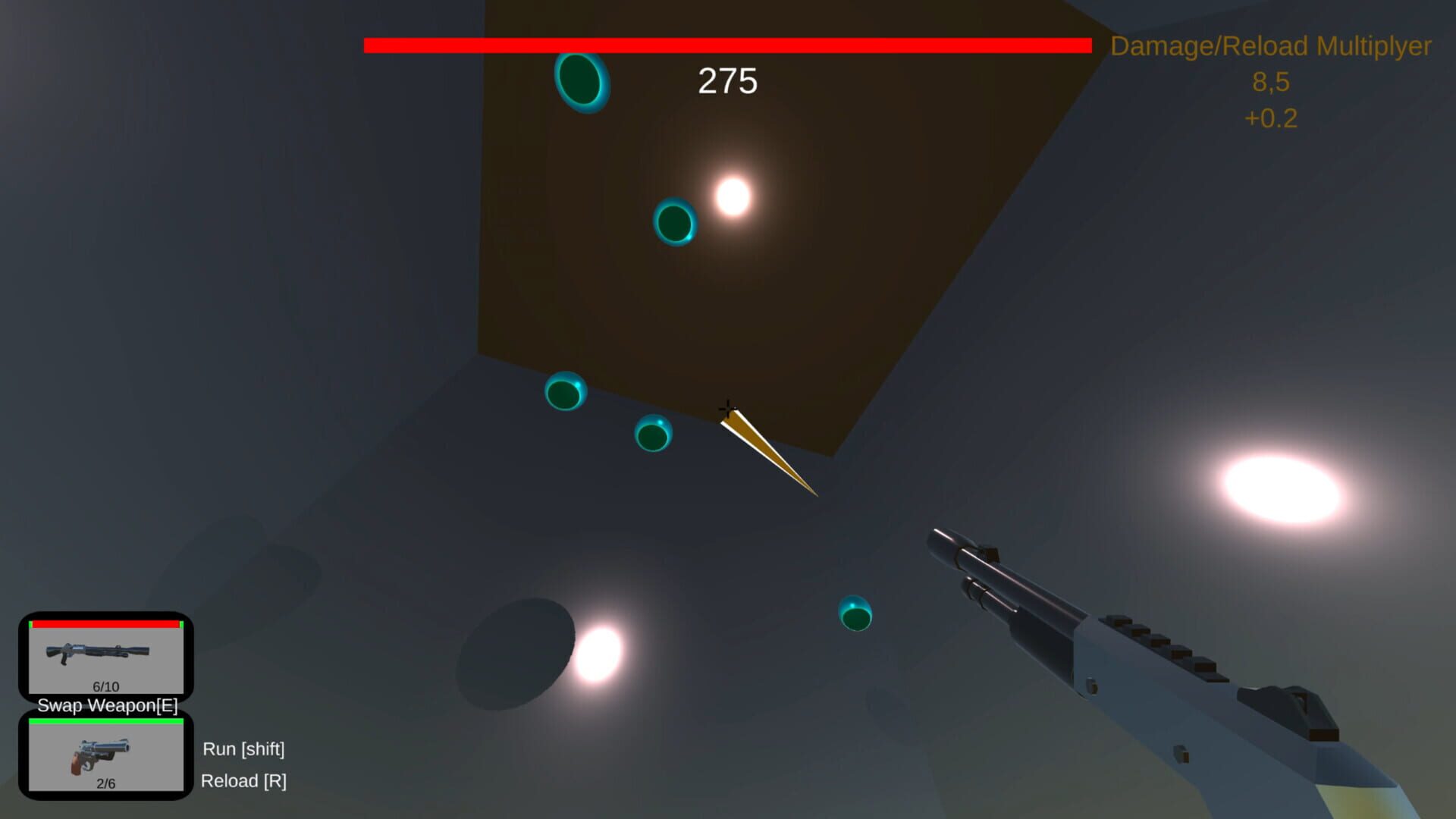Click the red boss health bar
Screen dimensions: 1456x819
point(726,45)
